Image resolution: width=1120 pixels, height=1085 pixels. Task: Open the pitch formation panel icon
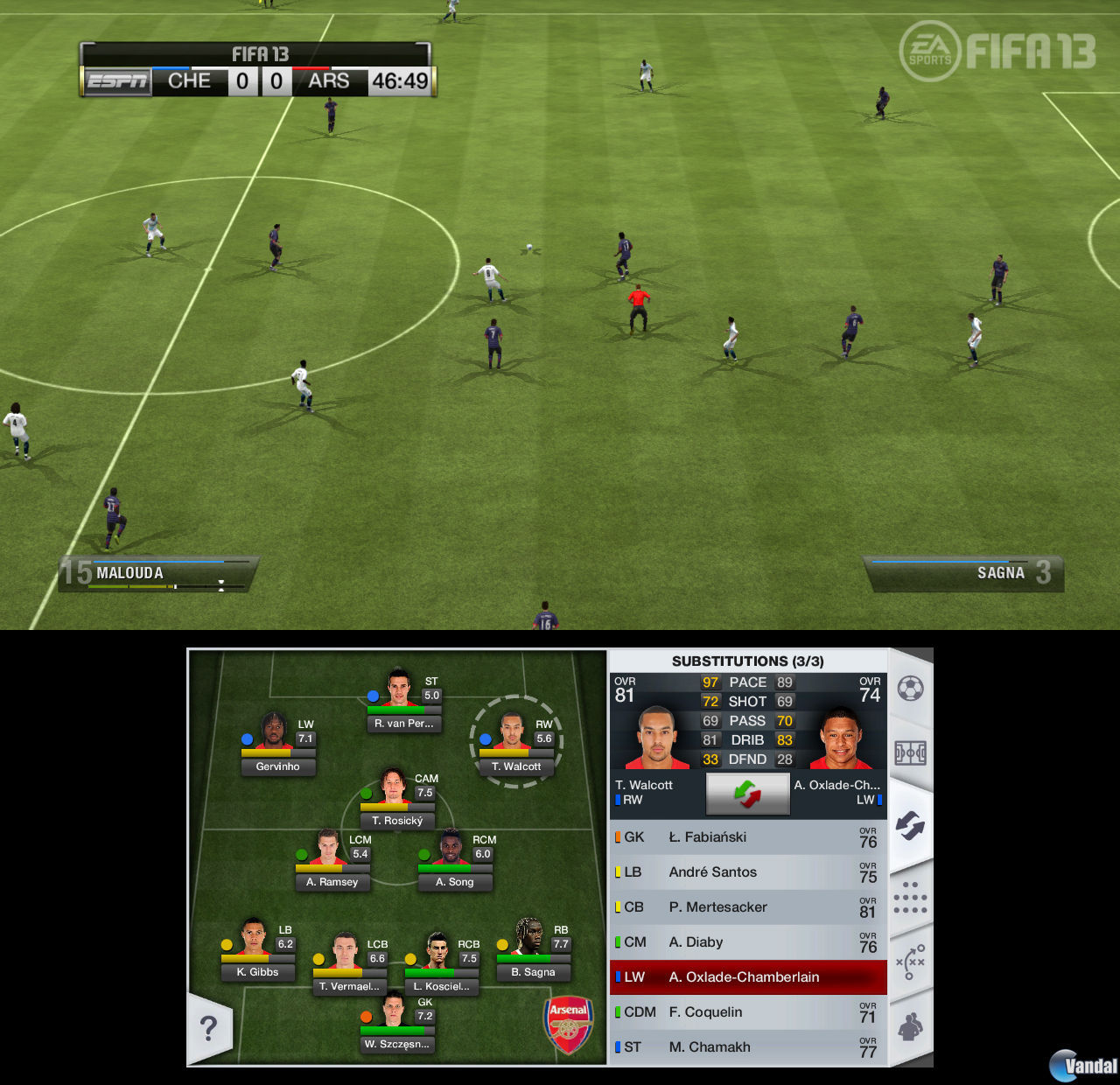(x=910, y=752)
